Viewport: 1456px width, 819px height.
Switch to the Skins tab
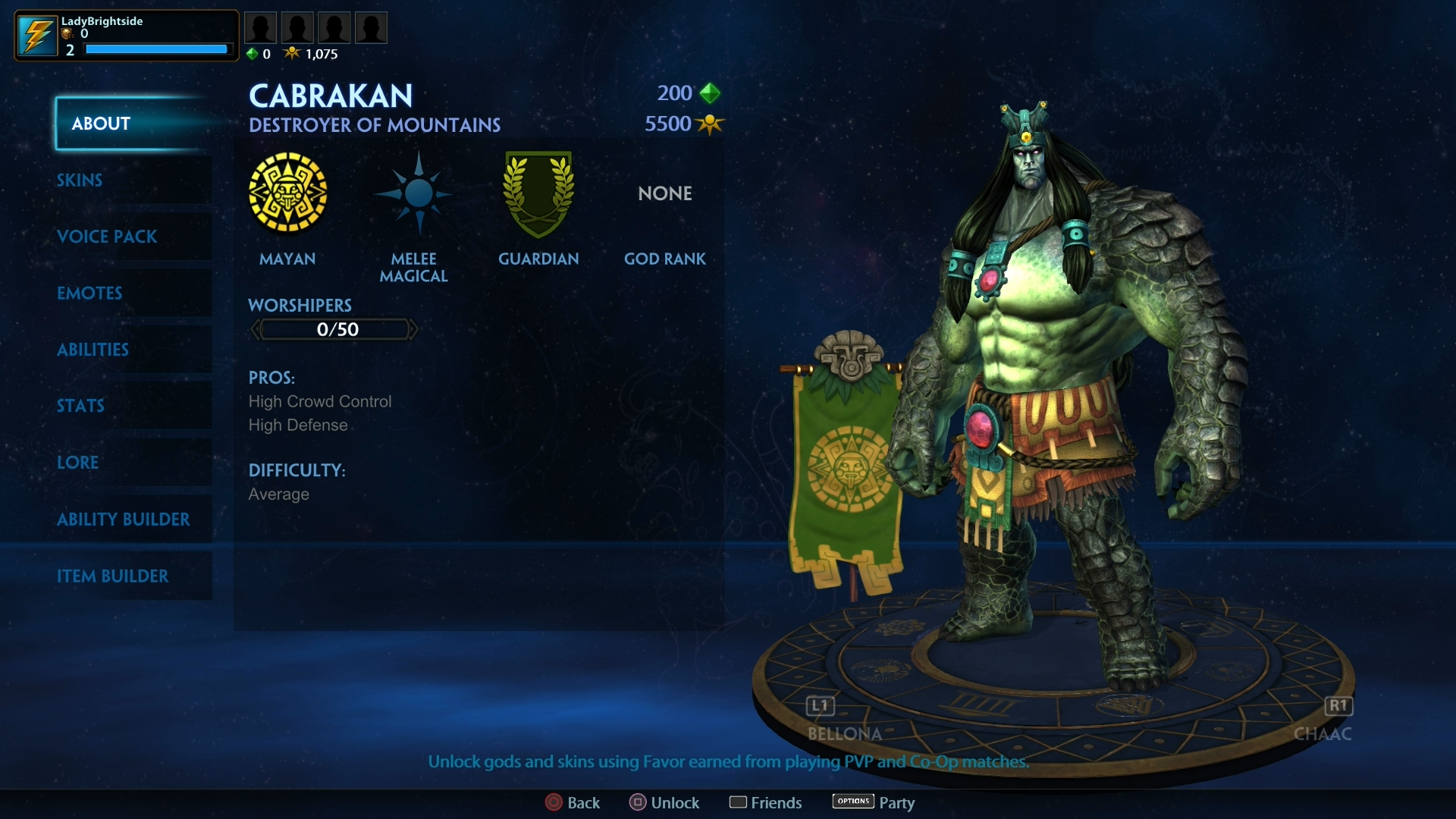click(x=79, y=180)
